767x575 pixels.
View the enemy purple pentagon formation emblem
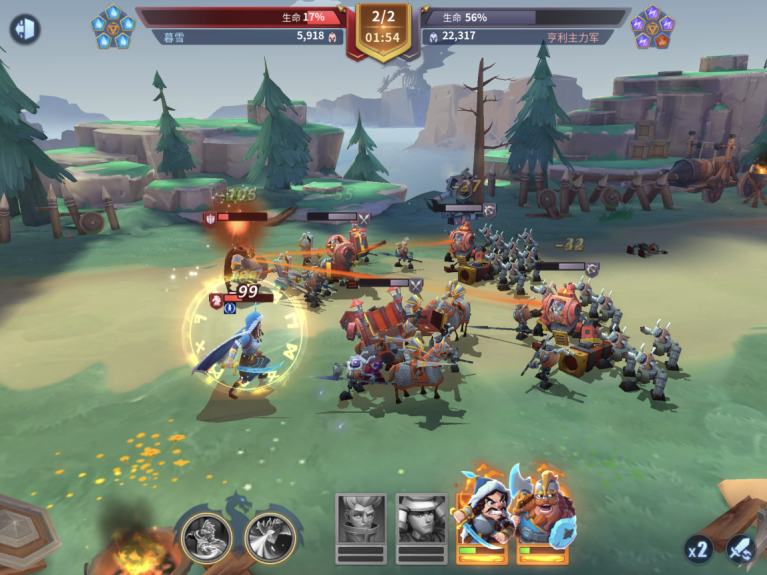pos(652,27)
